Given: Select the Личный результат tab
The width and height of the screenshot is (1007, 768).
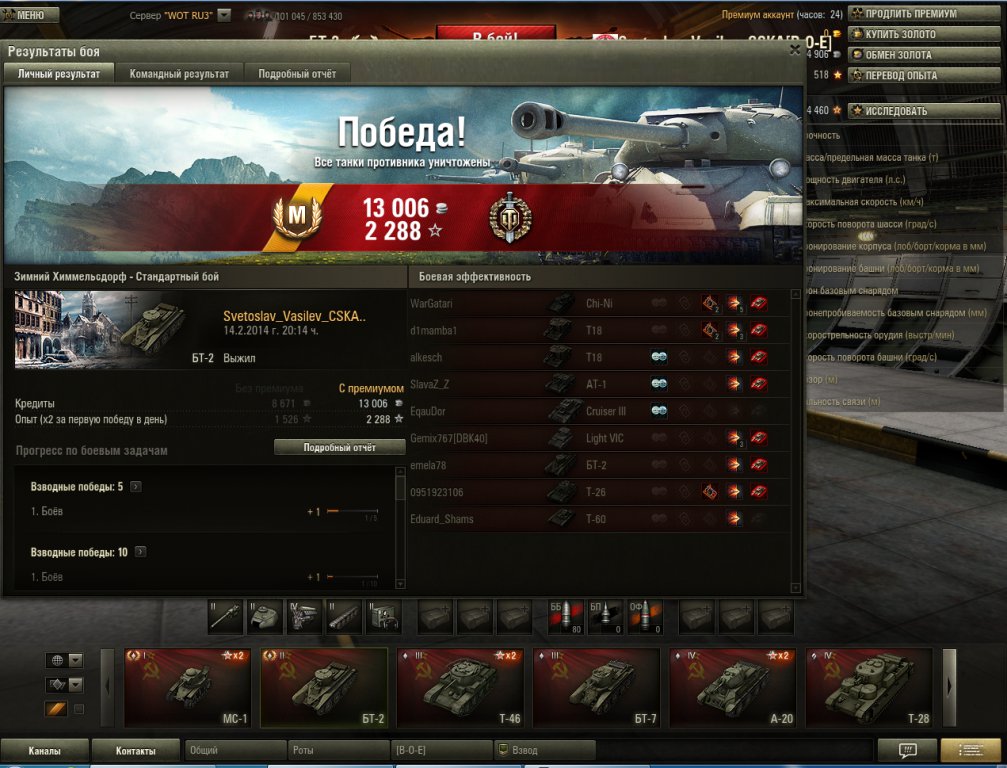Looking at the screenshot, I should pyautogui.click(x=59, y=74).
